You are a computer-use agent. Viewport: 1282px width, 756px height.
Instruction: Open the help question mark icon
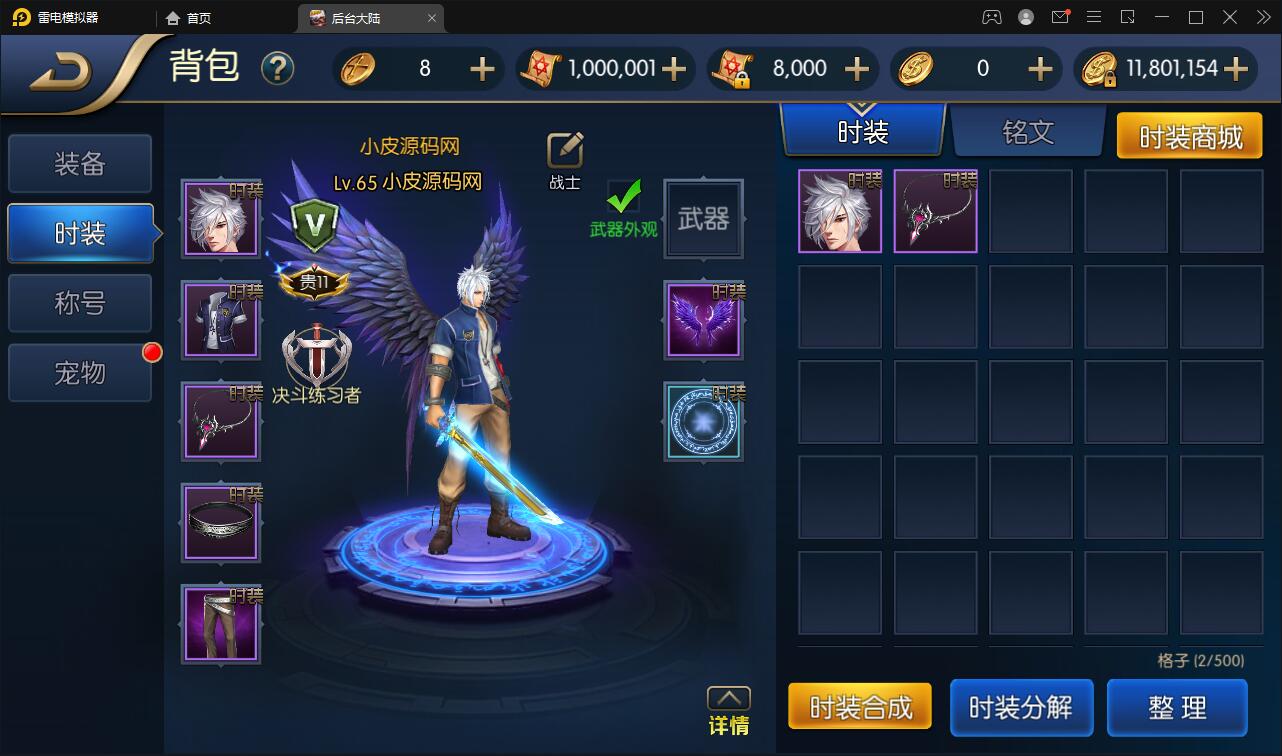pos(277,68)
